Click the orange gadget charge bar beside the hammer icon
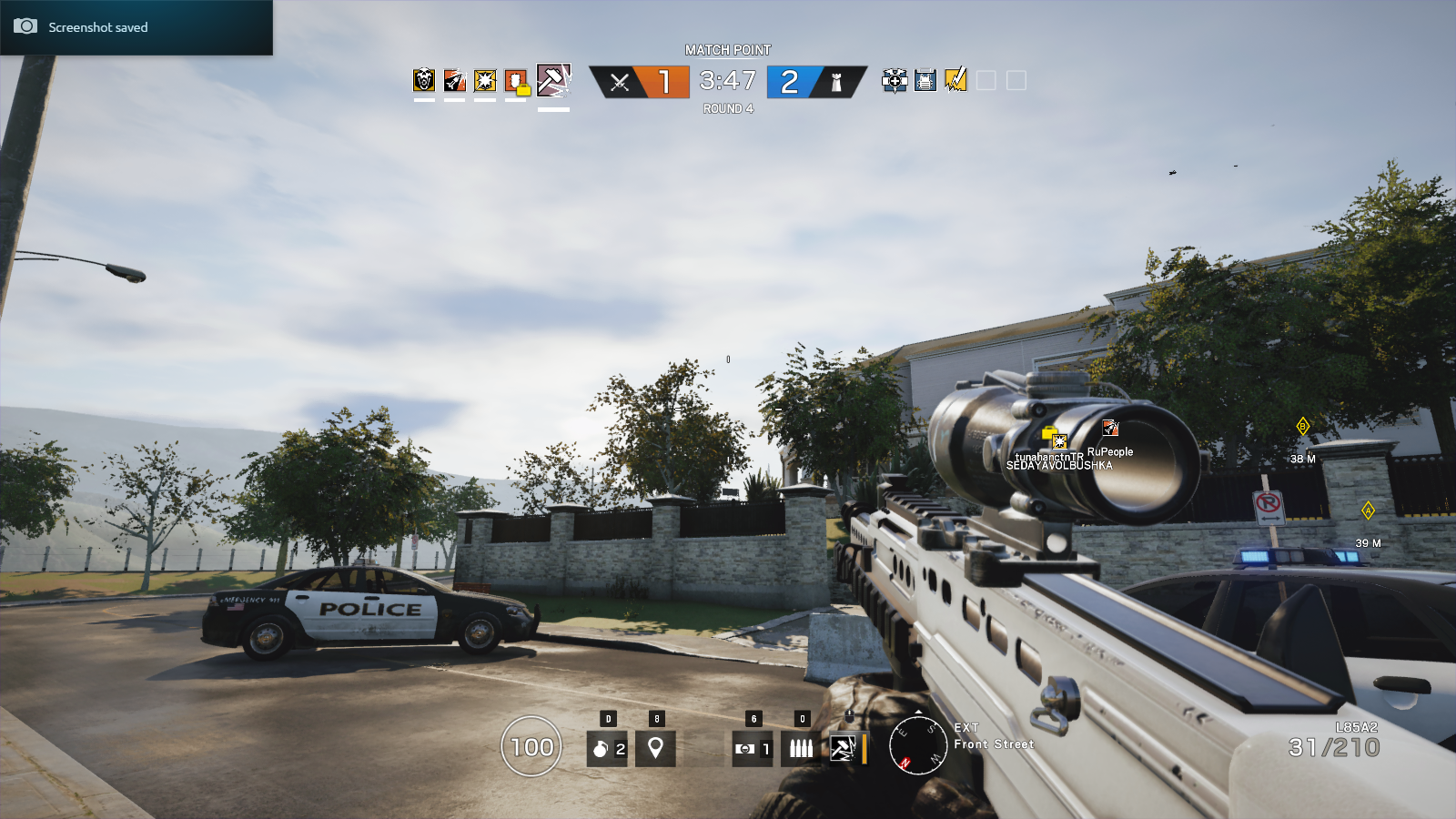This screenshot has height=819, width=1456. coord(863,748)
